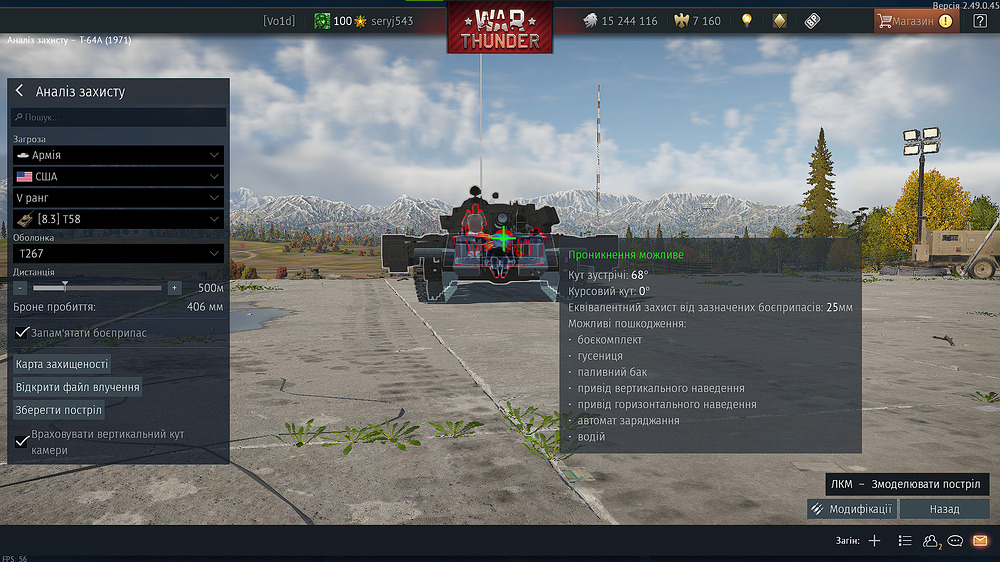The image size is (1000, 562).
Task: Toggle the Запам'ятати боєприпас checkbox
Action: pyautogui.click(x=22, y=332)
